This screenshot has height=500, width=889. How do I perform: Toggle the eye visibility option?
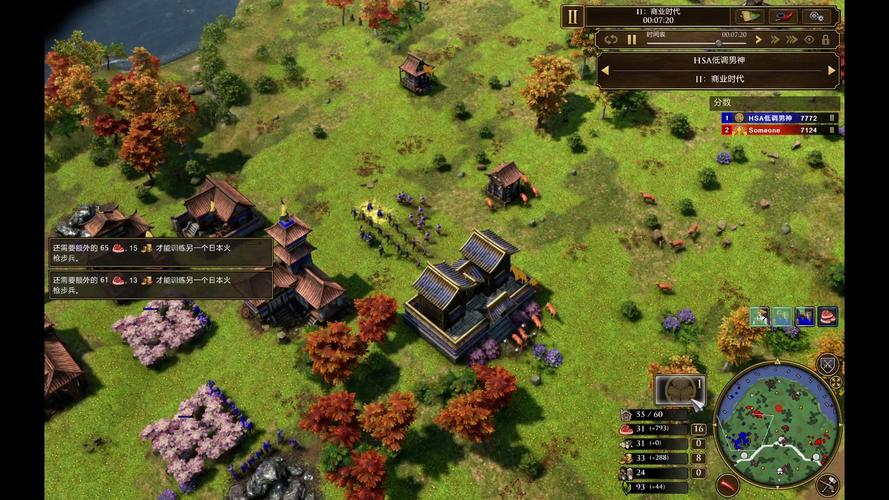[x=811, y=40]
